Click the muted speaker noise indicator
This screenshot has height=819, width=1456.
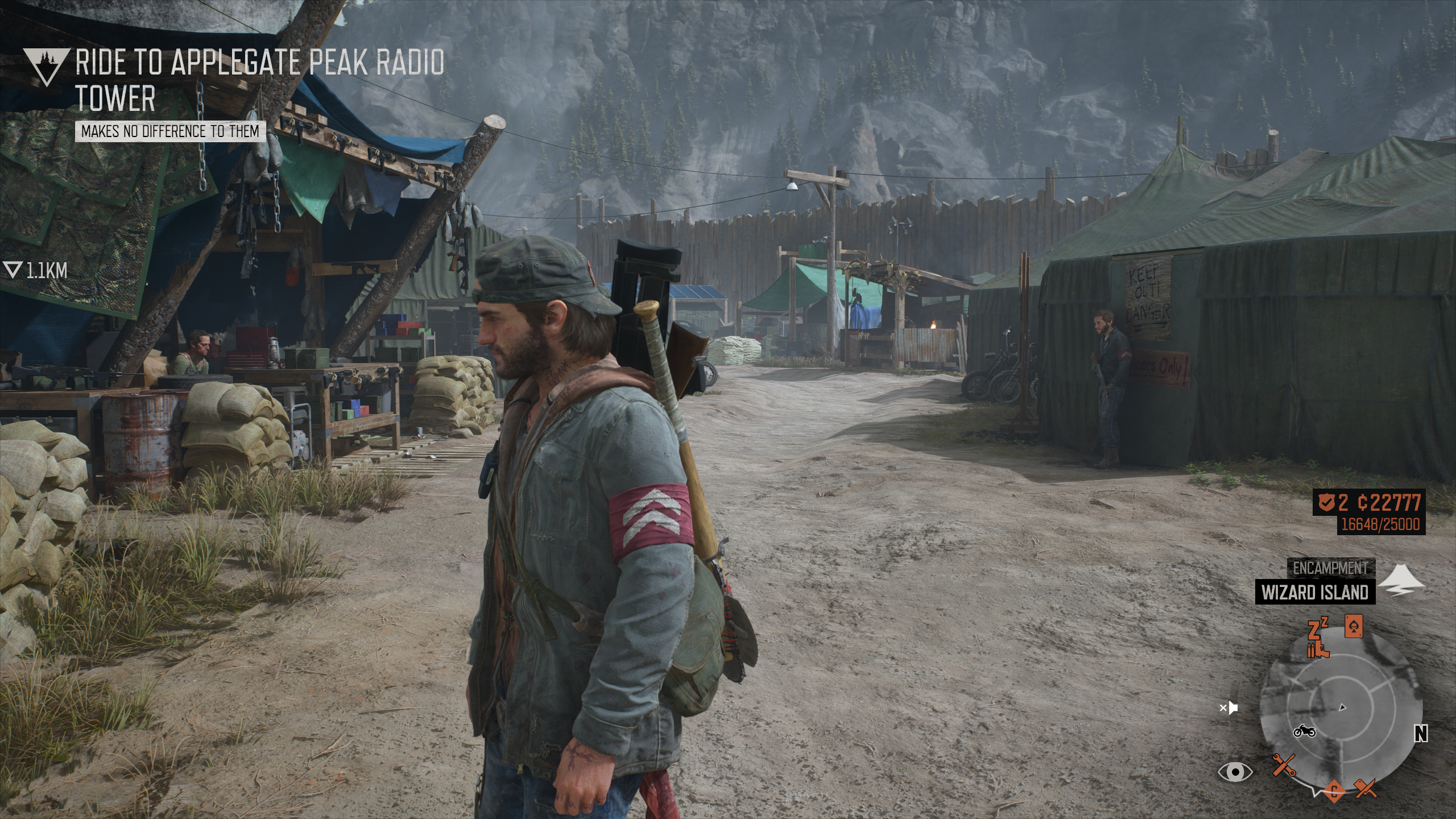coord(1229,708)
